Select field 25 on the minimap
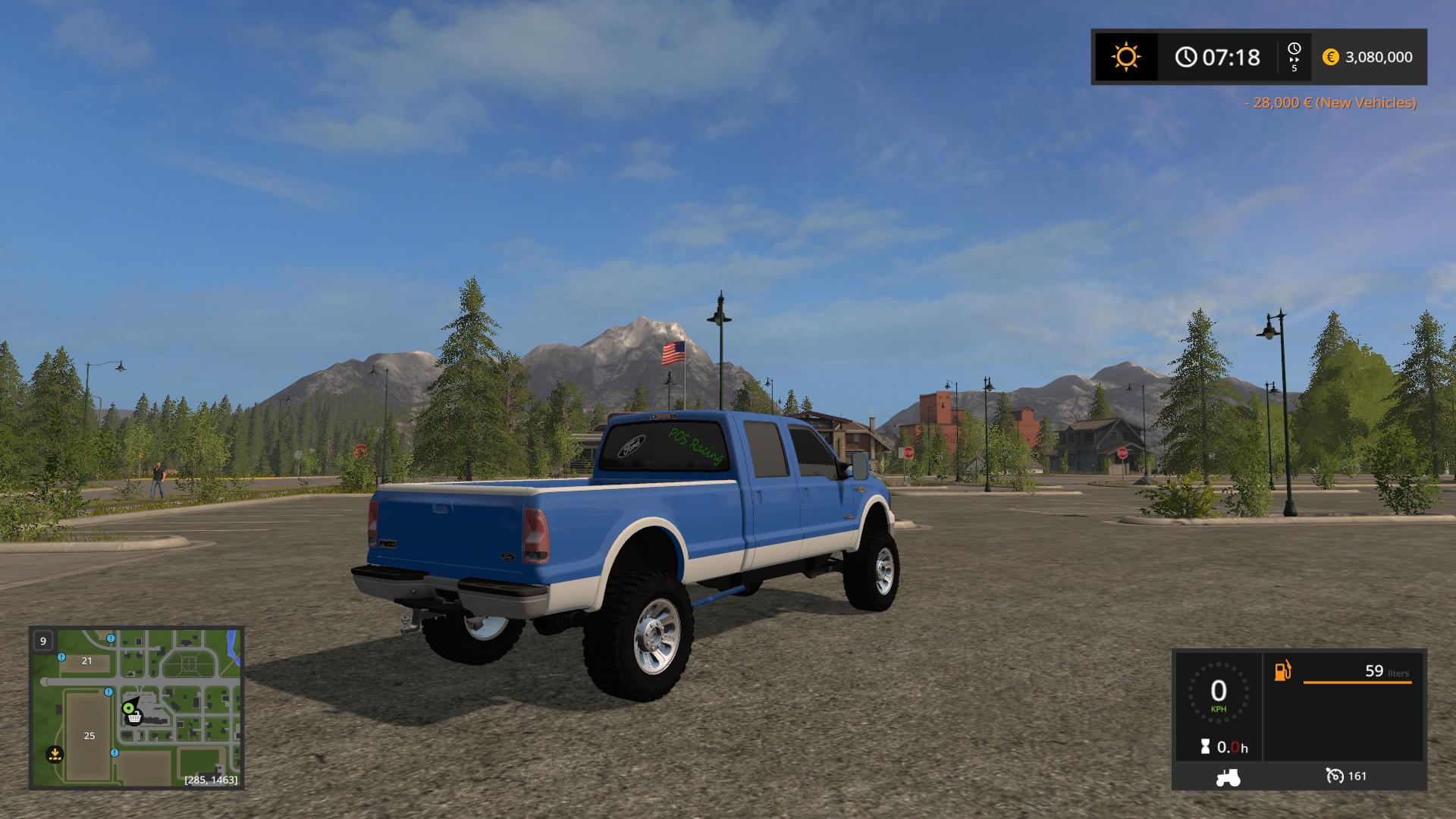The width and height of the screenshot is (1456, 819). [89, 736]
